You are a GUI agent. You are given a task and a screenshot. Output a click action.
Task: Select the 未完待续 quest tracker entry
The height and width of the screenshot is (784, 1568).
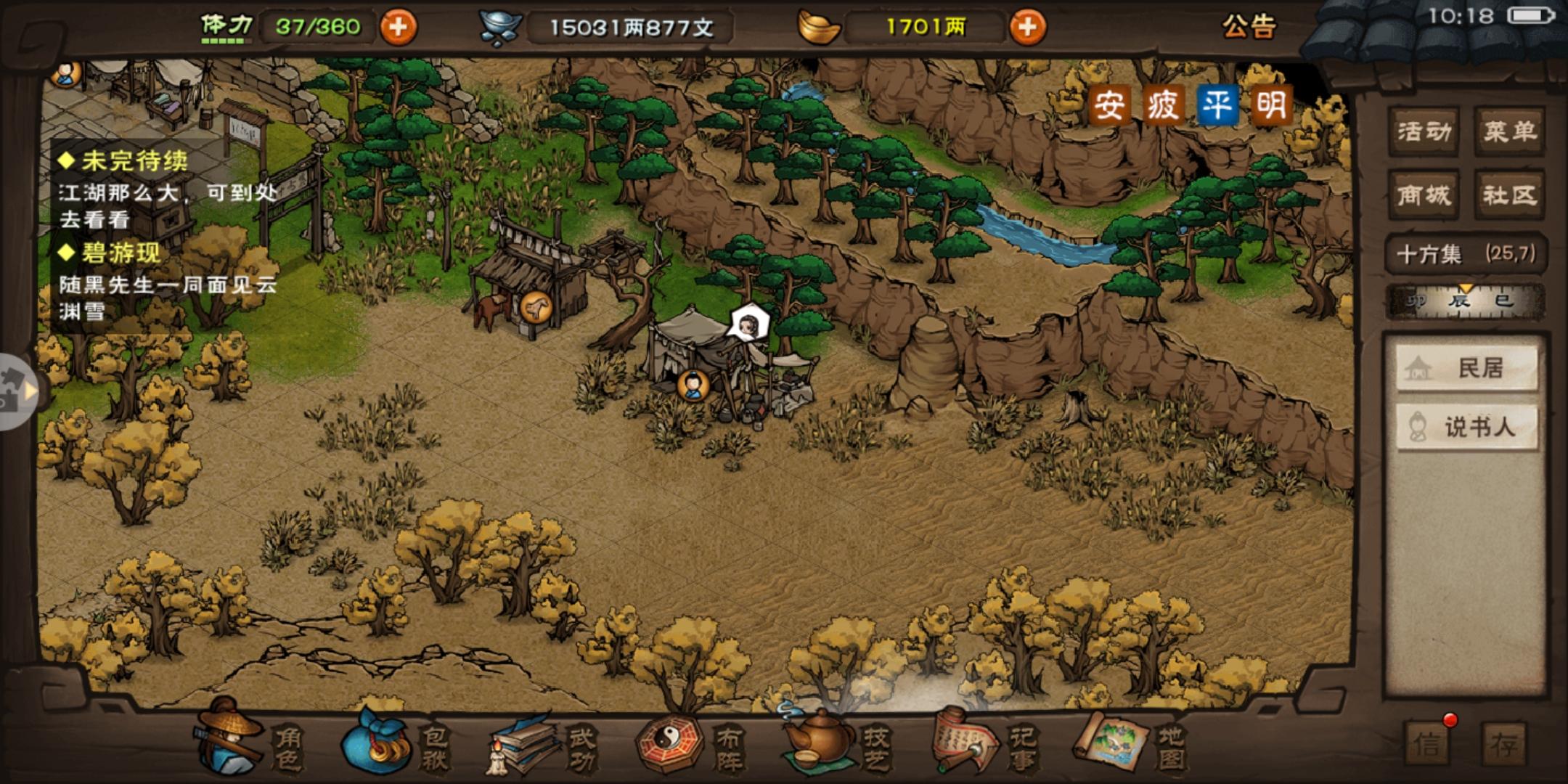[135, 161]
